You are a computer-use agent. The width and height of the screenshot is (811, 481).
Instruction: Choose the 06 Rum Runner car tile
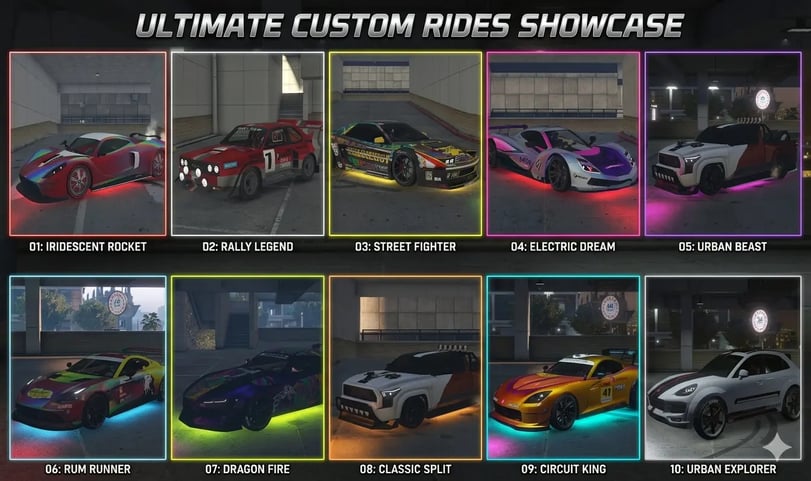point(88,367)
